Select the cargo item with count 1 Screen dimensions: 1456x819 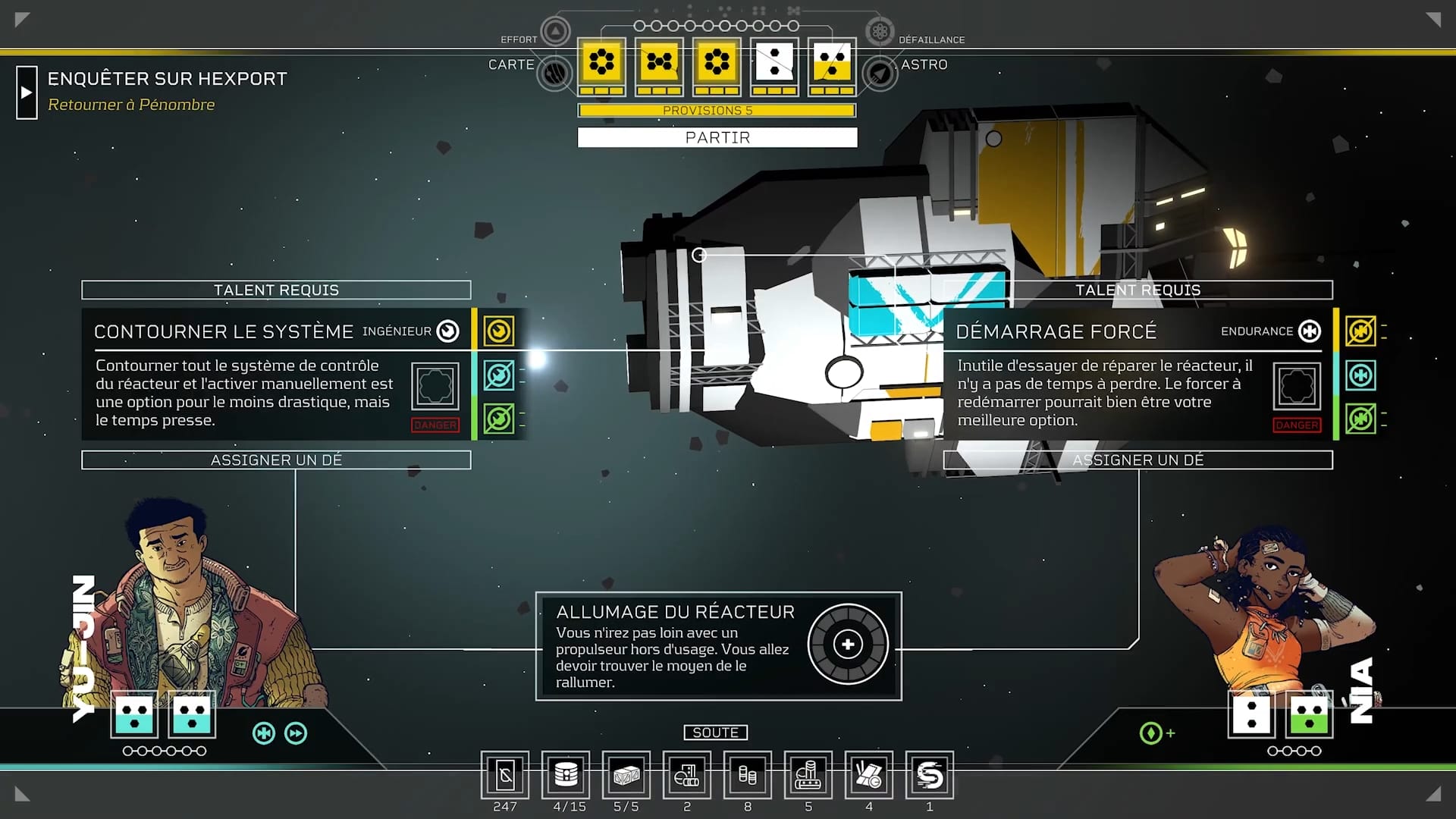pos(930,775)
